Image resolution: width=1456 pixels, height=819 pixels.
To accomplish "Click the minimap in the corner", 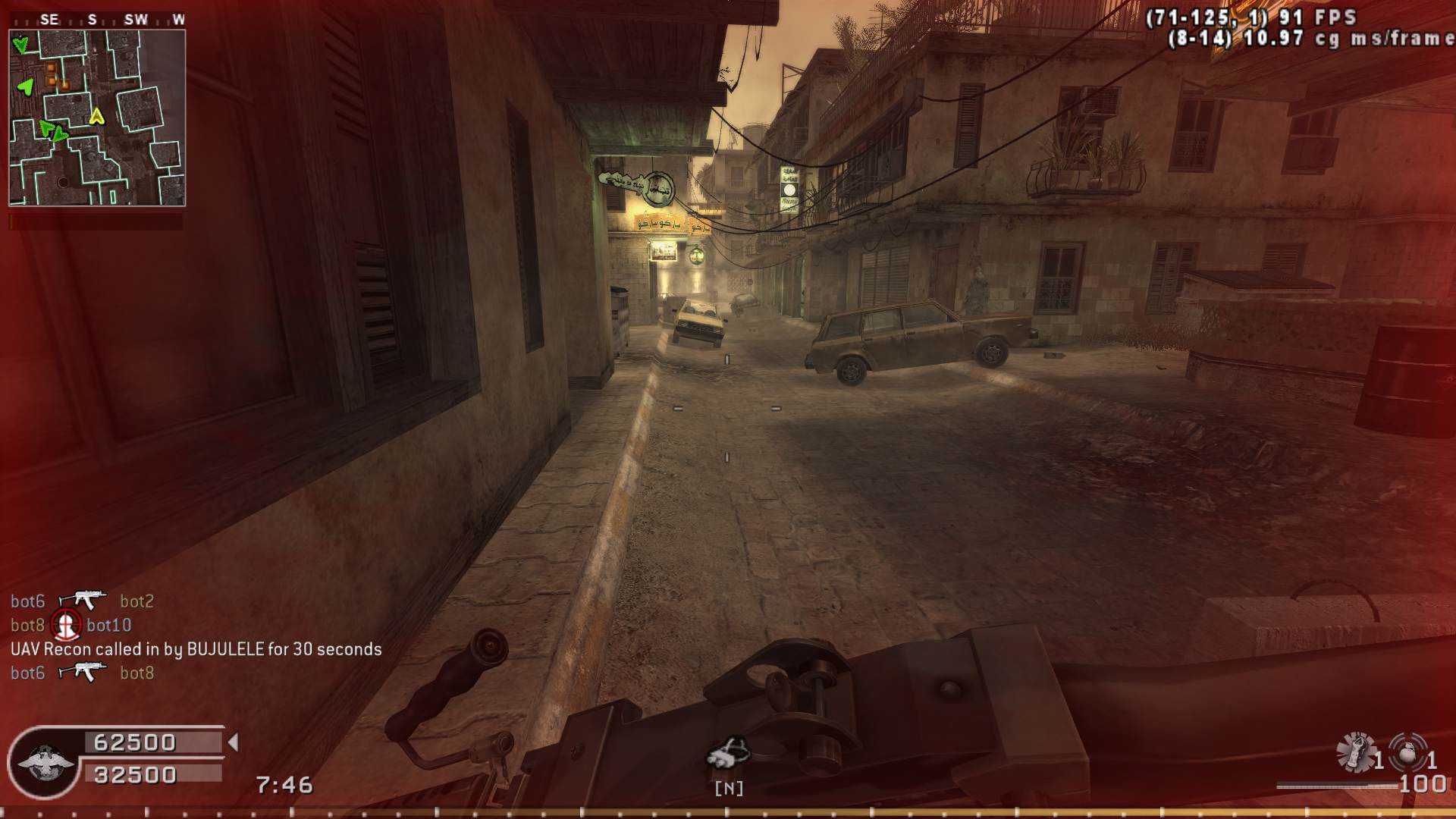I will [97, 118].
